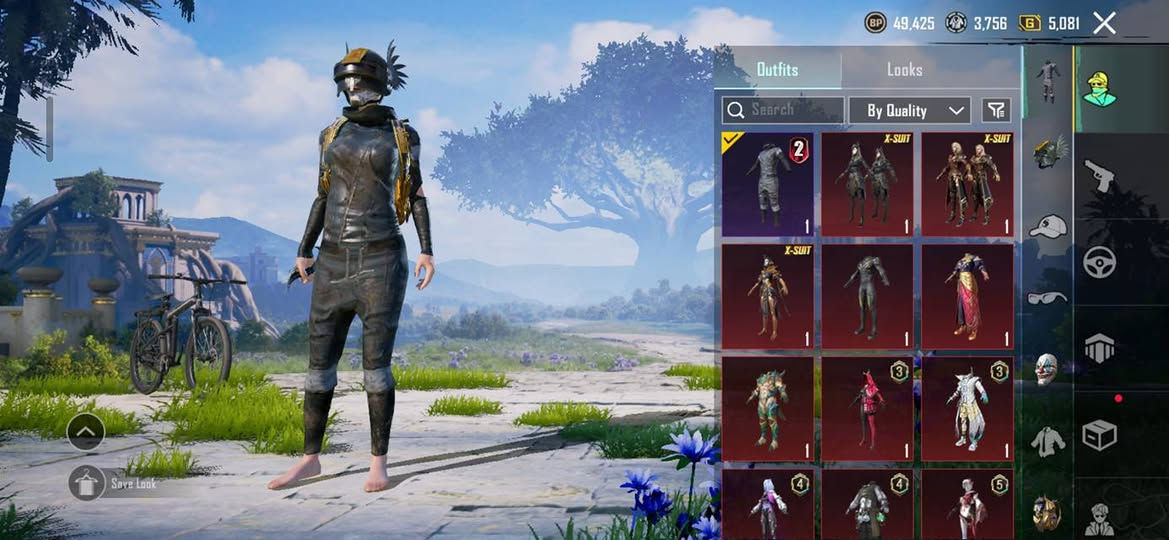Open the By Quality sort dropdown
Image resolution: width=1169 pixels, height=540 pixels.
909,110
